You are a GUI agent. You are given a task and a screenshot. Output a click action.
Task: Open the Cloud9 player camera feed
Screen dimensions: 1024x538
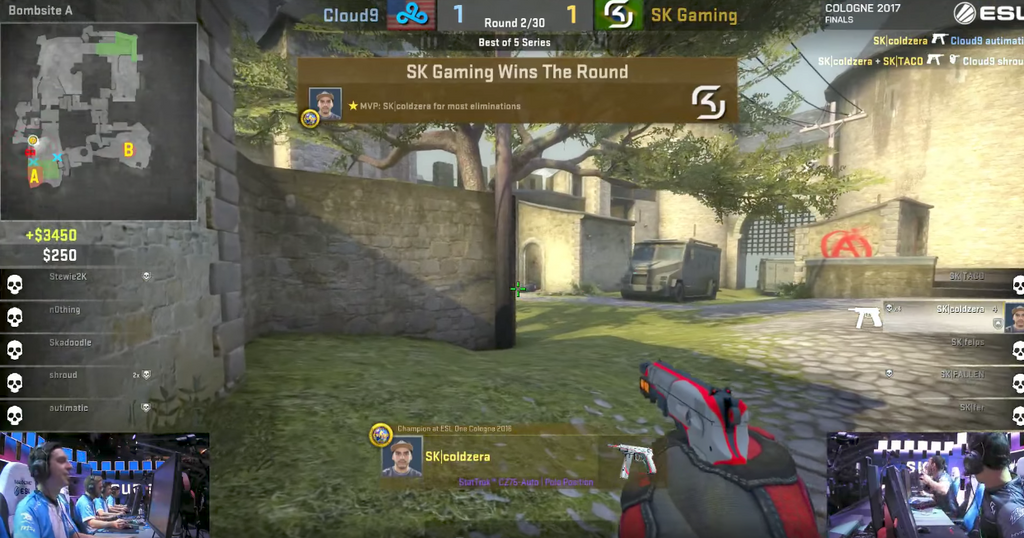104,485
